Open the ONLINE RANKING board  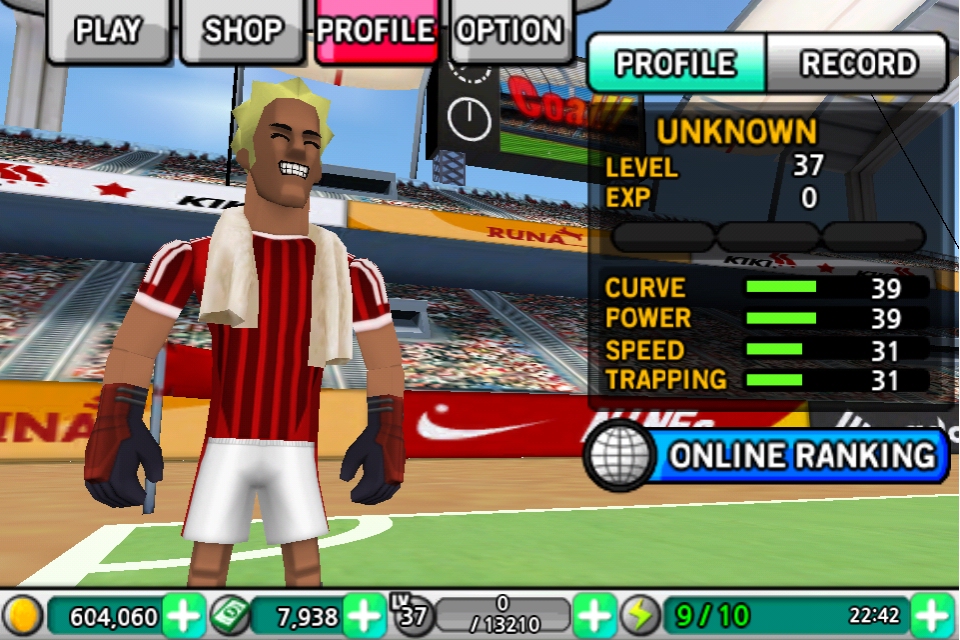(x=767, y=456)
